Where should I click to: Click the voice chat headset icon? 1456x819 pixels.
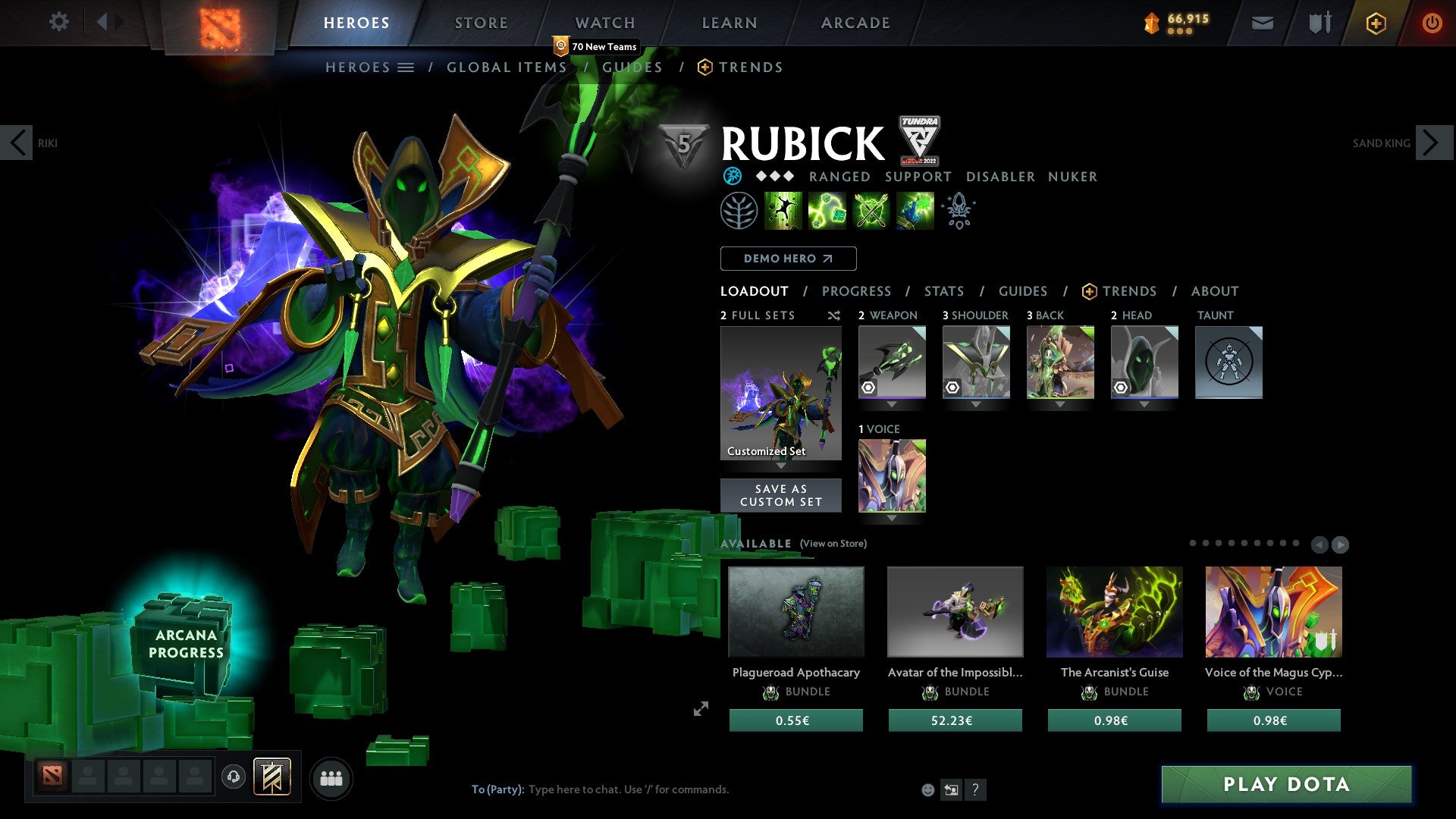tap(233, 777)
